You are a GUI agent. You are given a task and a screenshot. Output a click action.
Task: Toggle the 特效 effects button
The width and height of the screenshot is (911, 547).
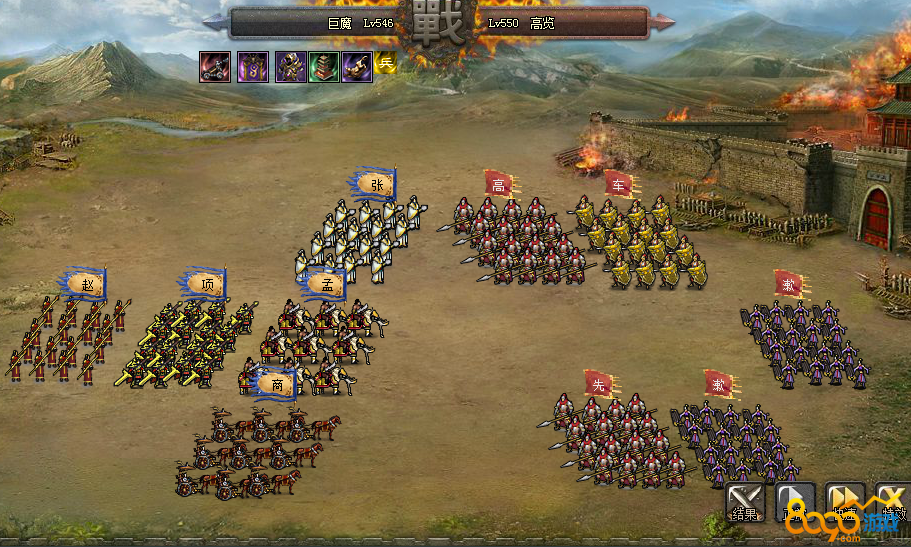(892, 501)
